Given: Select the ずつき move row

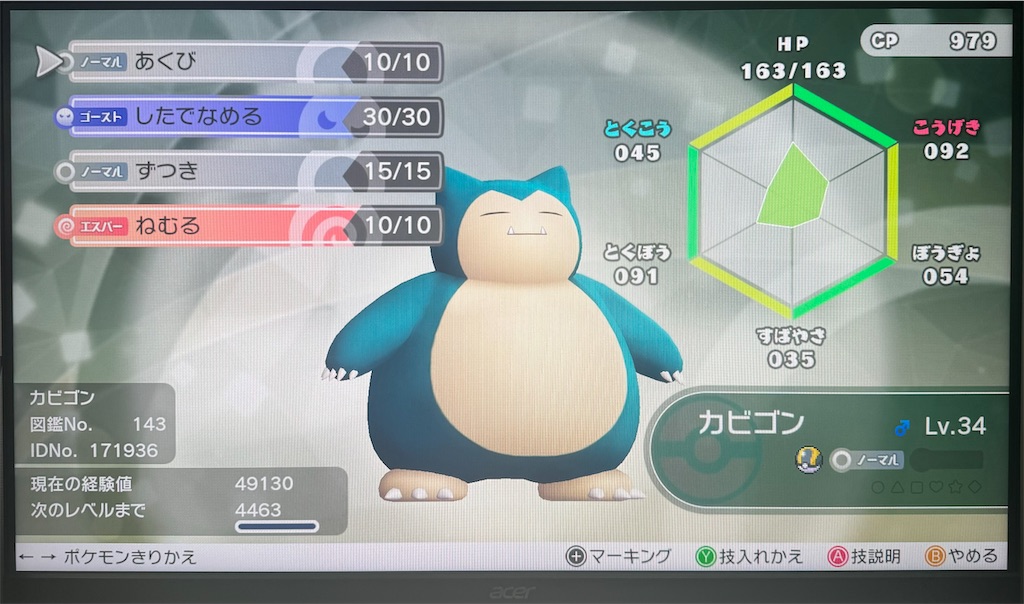Looking at the screenshot, I should coord(250,171).
